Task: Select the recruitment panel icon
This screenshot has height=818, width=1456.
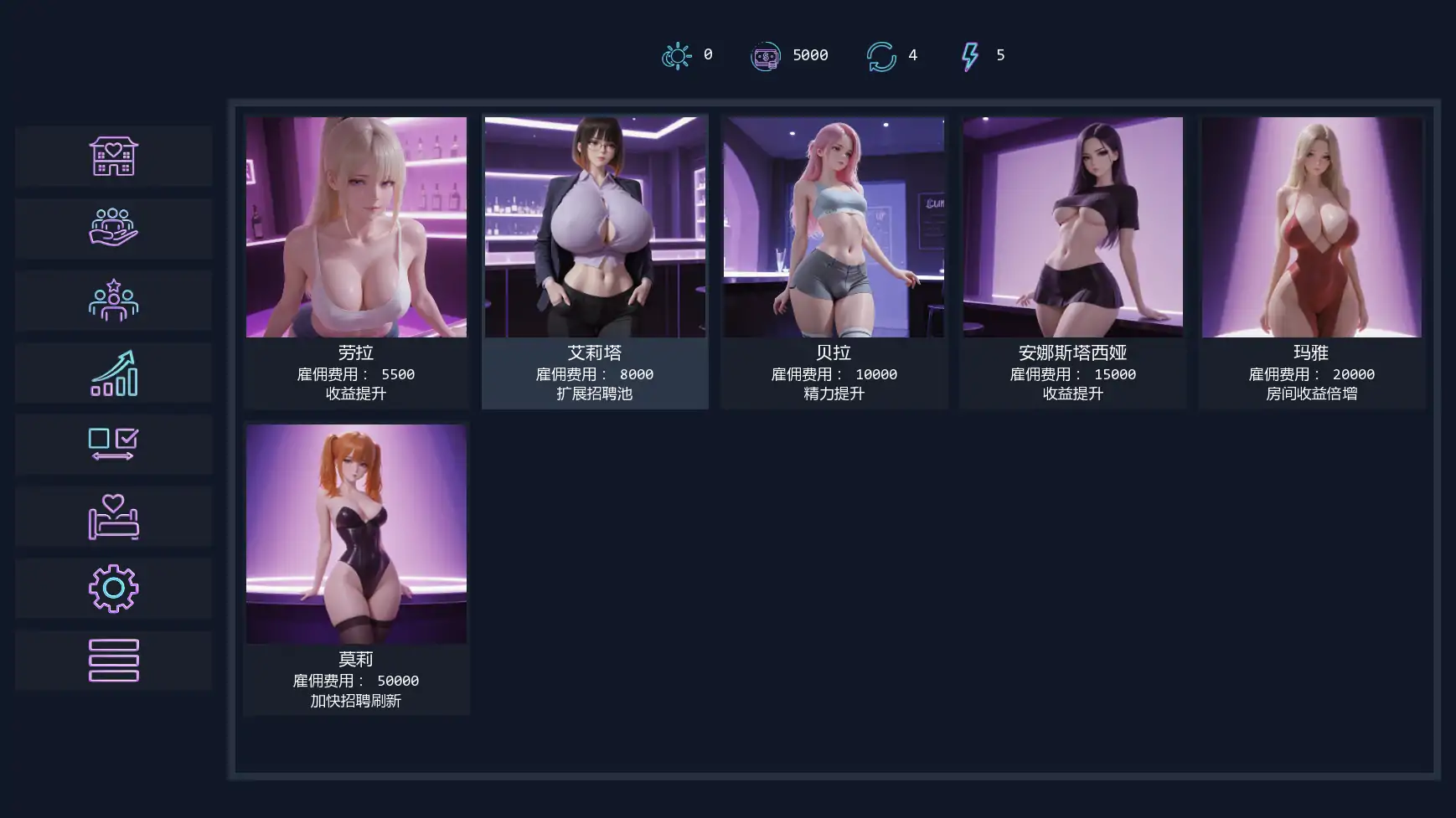Action: 113,301
